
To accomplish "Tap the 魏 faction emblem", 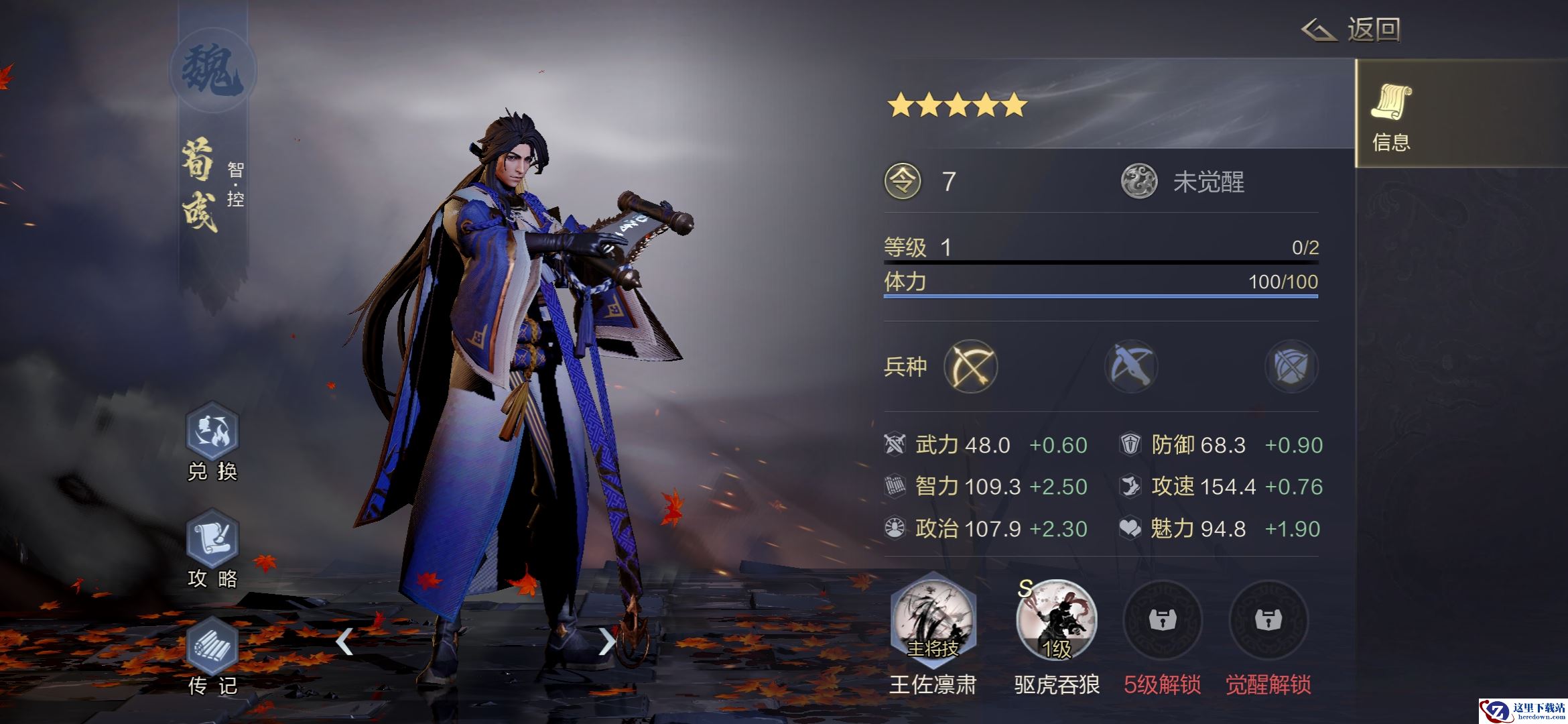I will [x=213, y=71].
